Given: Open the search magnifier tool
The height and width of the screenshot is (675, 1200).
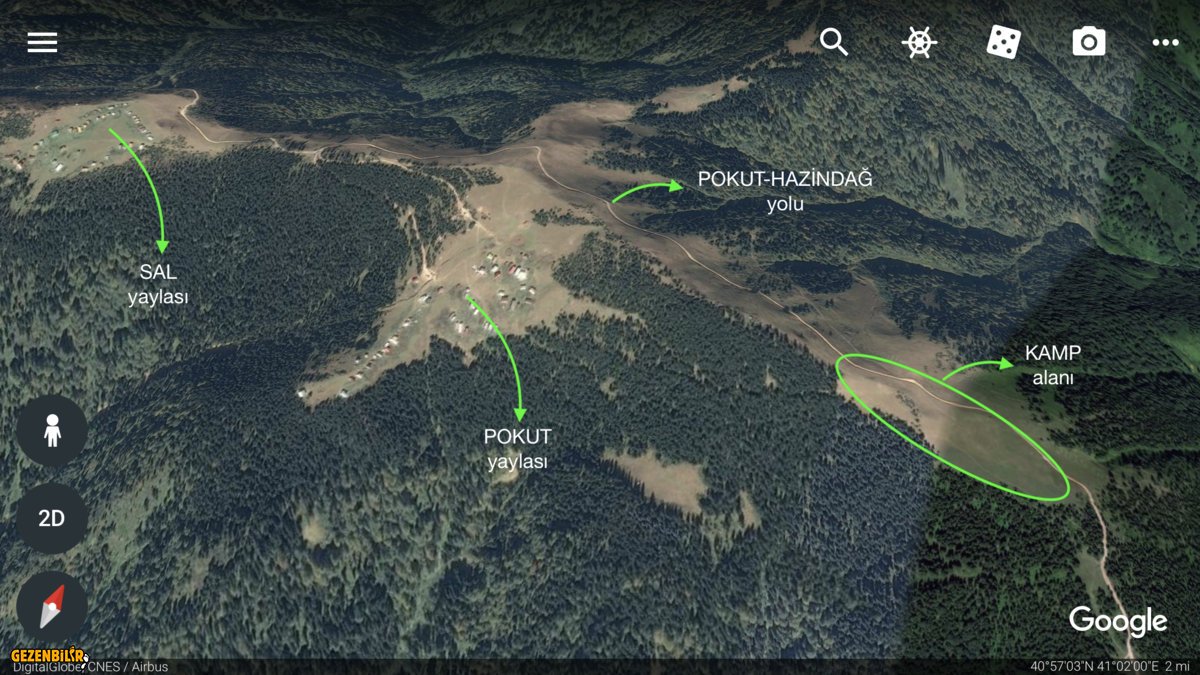Looking at the screenshot, I should pyautogui.click(x=834, y=42).
